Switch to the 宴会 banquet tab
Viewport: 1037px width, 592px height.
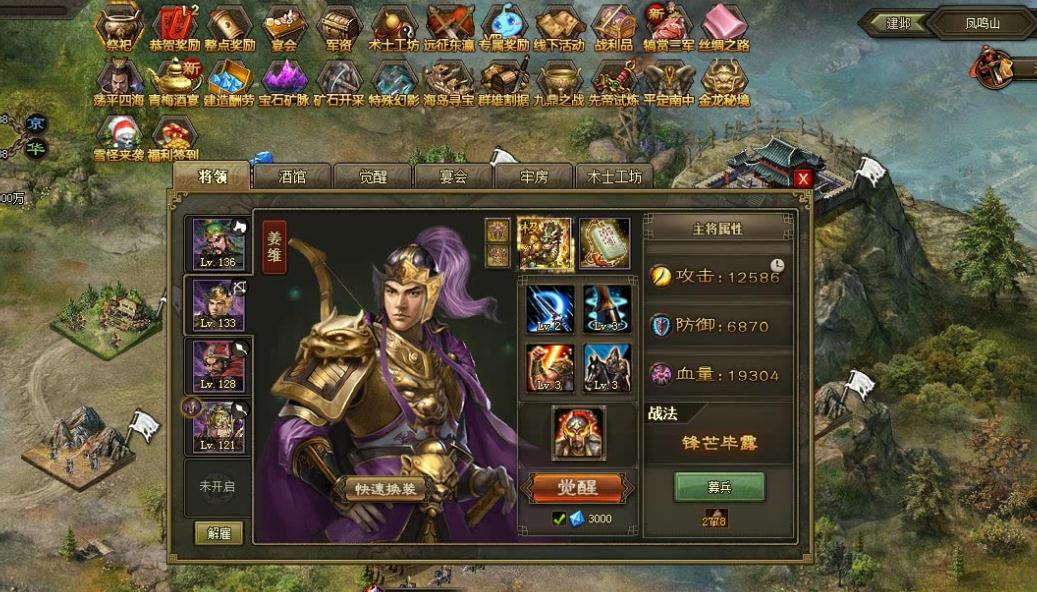point(453,177)
